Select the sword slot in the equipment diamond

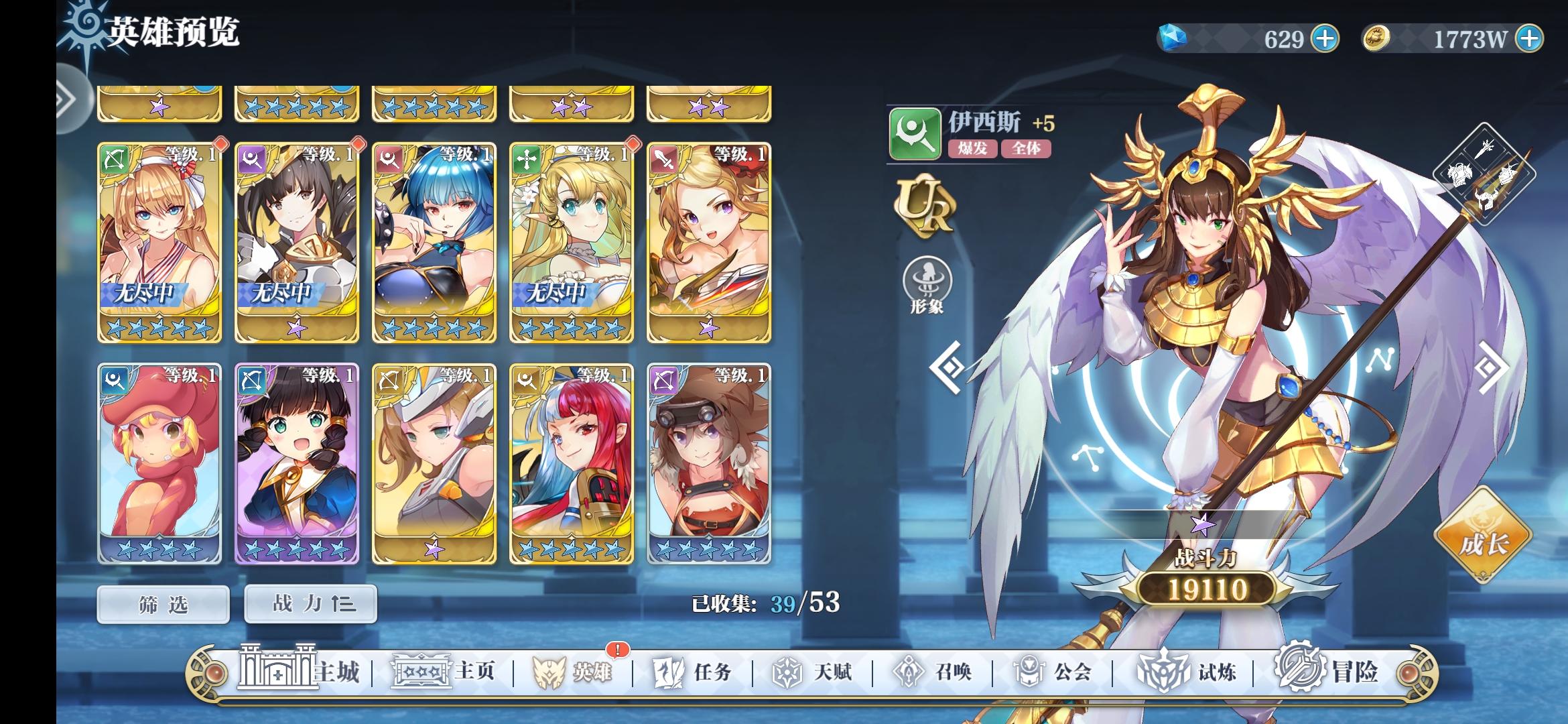tap(1484, 149)
